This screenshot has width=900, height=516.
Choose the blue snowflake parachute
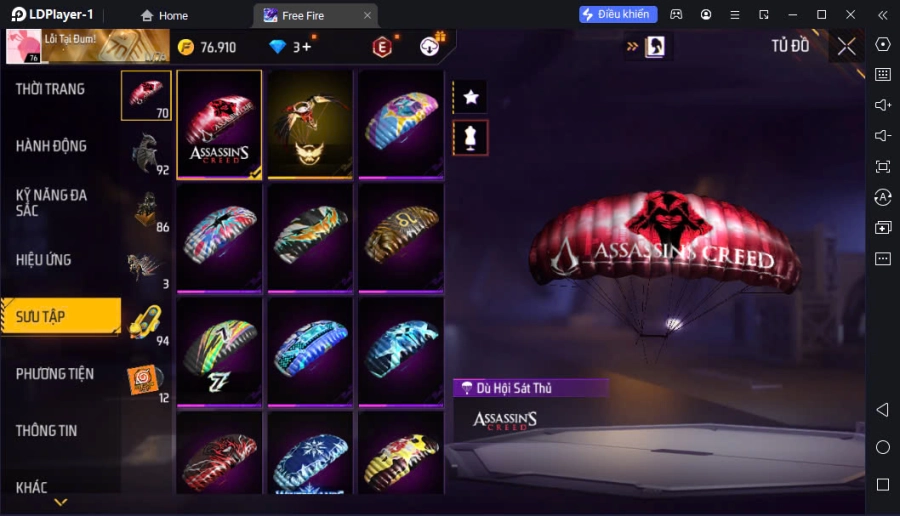310,455
